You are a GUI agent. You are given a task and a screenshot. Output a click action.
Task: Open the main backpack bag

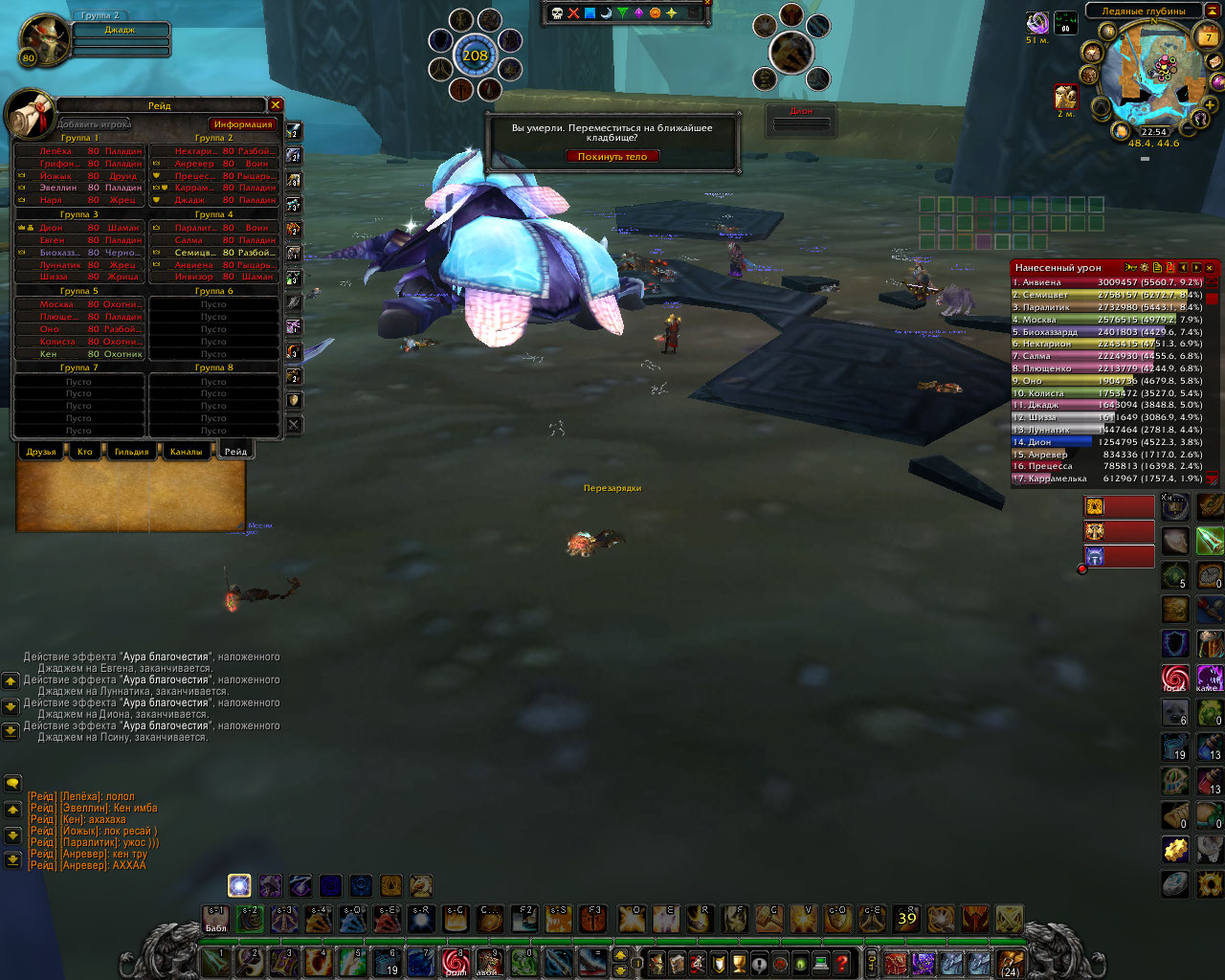[x=1010, y=962]
